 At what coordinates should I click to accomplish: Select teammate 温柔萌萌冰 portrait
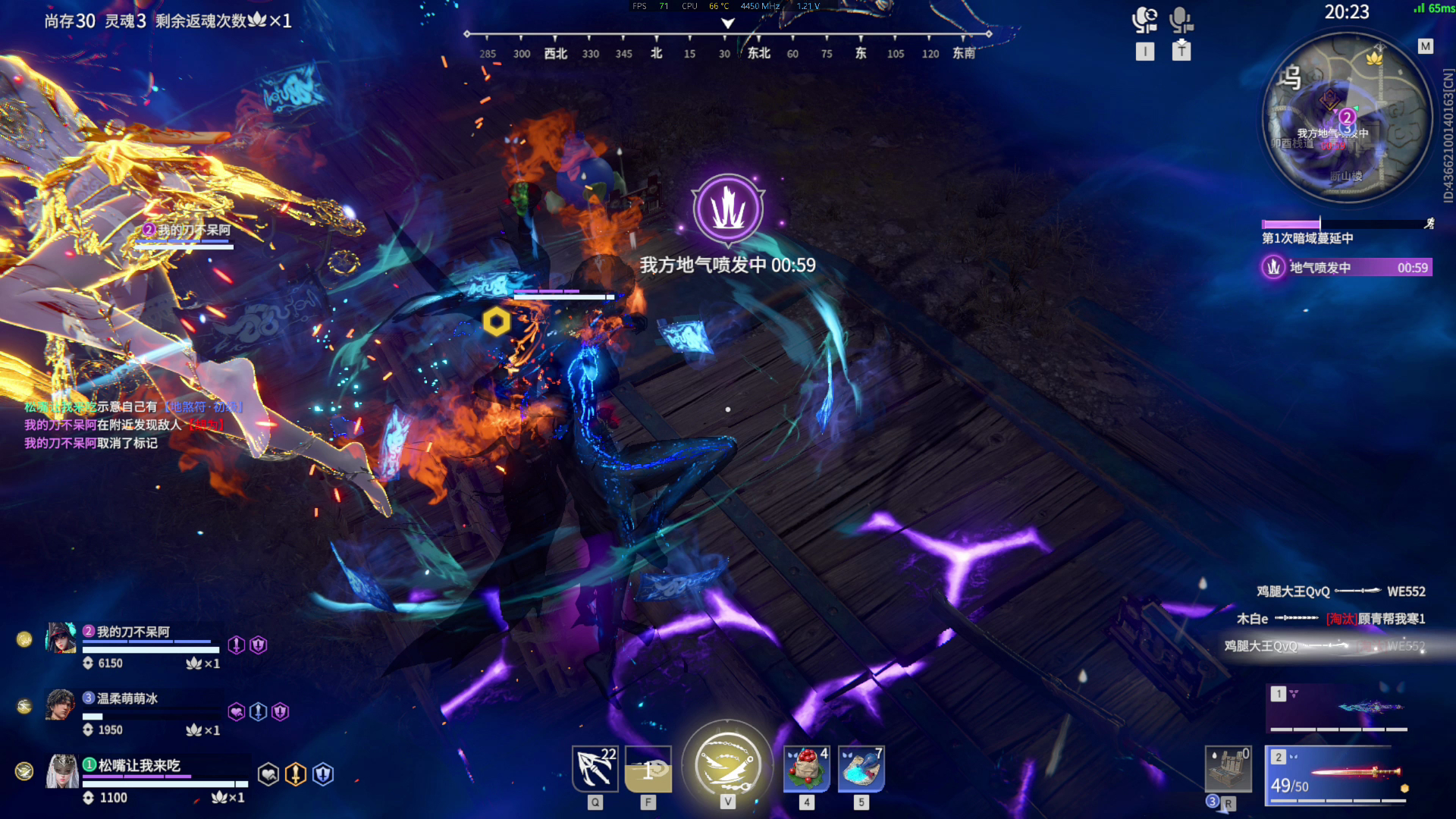point(61,705)
